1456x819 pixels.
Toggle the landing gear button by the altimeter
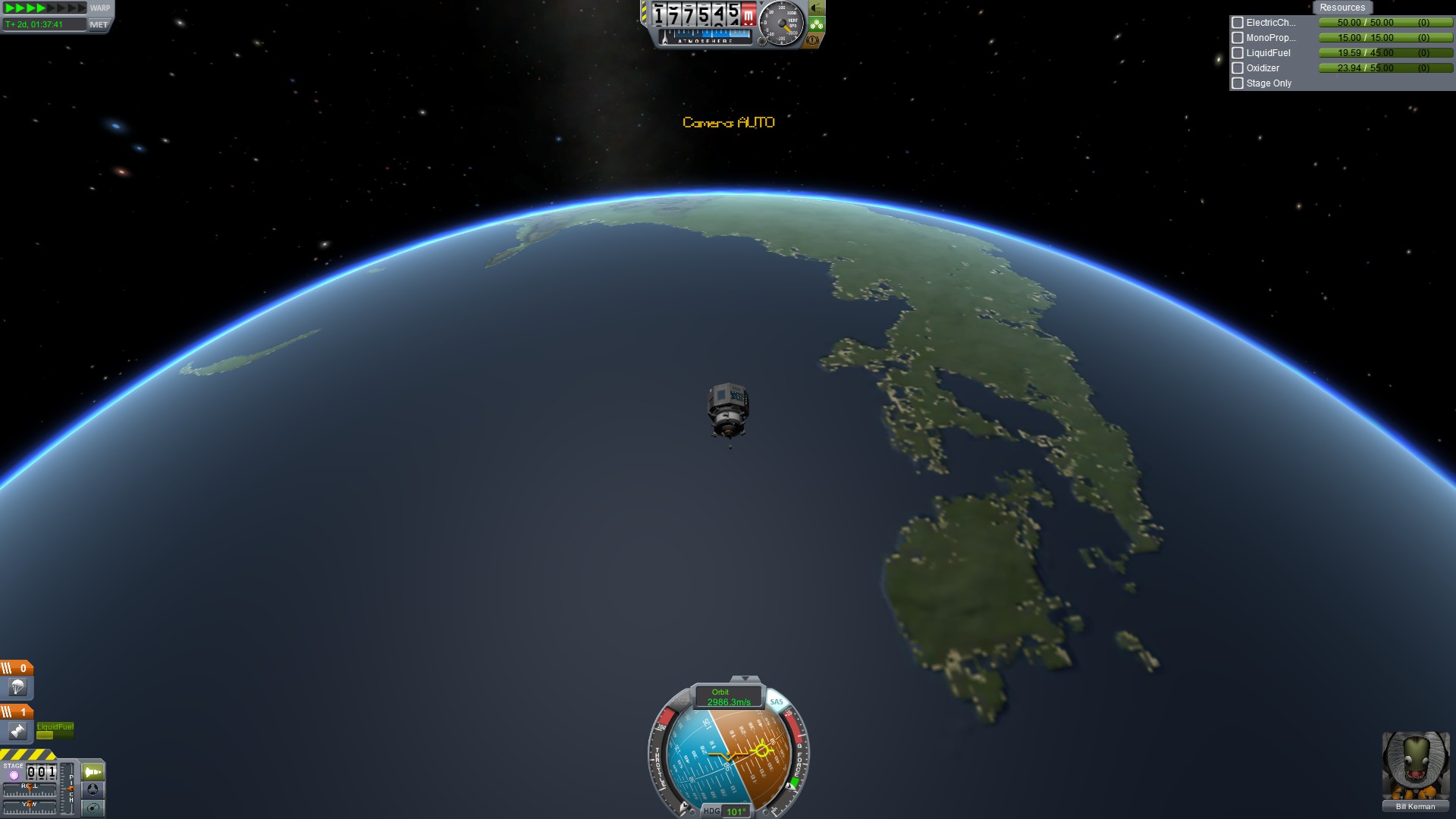pyautogui.click(x=816, y=25)
